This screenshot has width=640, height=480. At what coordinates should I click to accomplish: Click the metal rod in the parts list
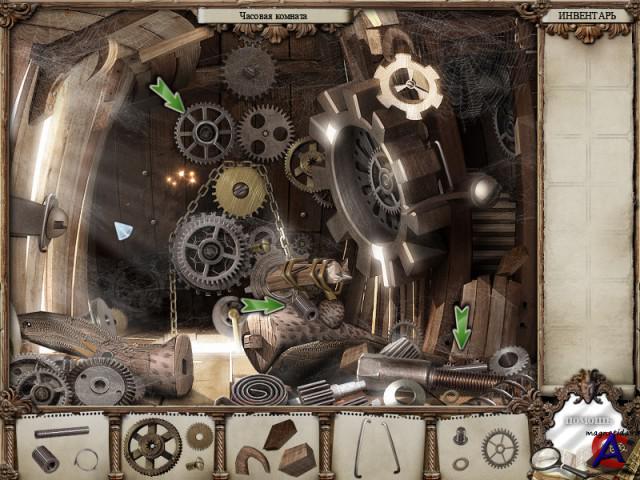click(x=61, y=432)
